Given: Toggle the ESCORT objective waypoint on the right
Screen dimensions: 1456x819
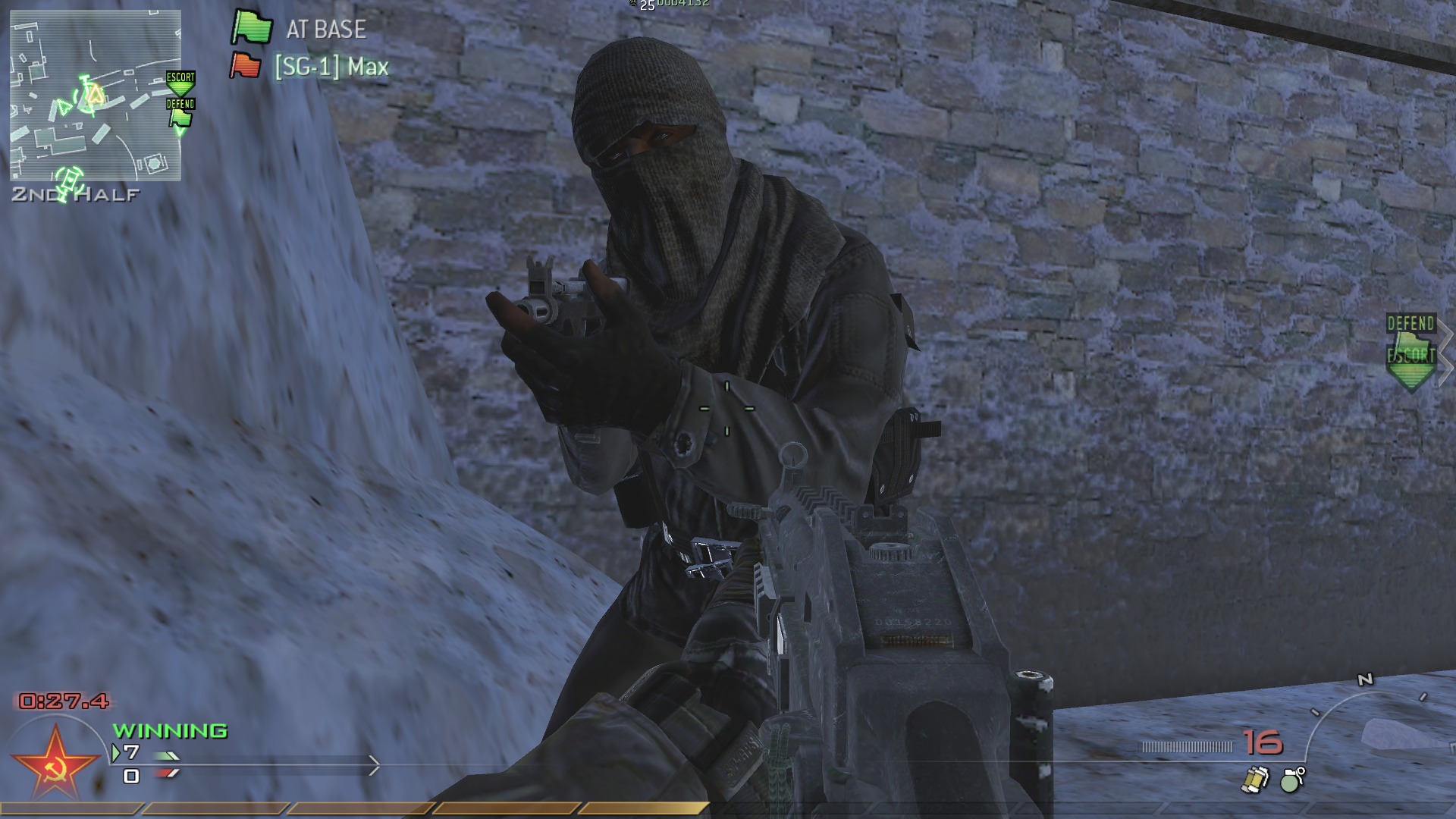Looking at the screenshot, I should [x=1412, y=355].
